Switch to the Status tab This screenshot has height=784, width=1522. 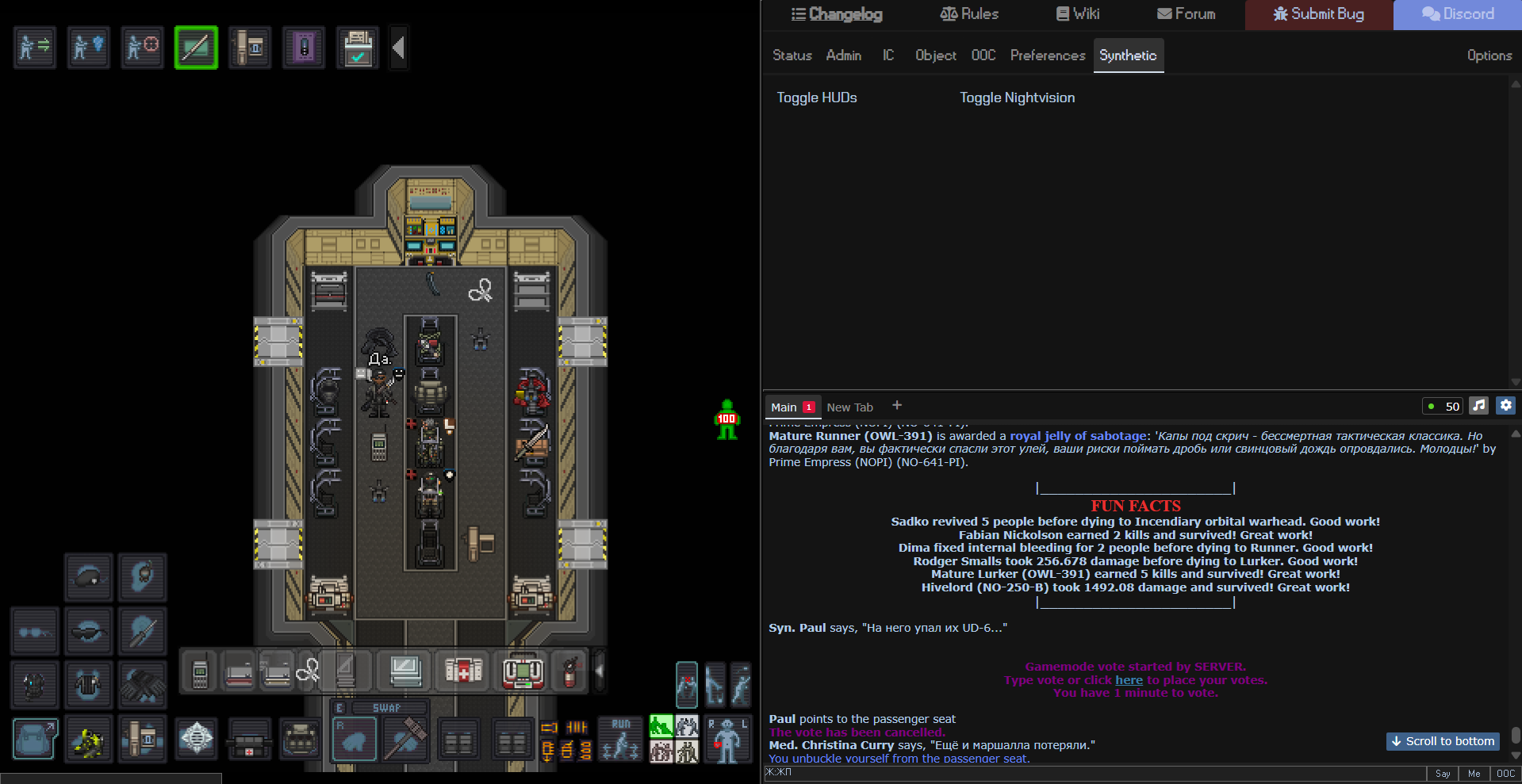point(792,55)
